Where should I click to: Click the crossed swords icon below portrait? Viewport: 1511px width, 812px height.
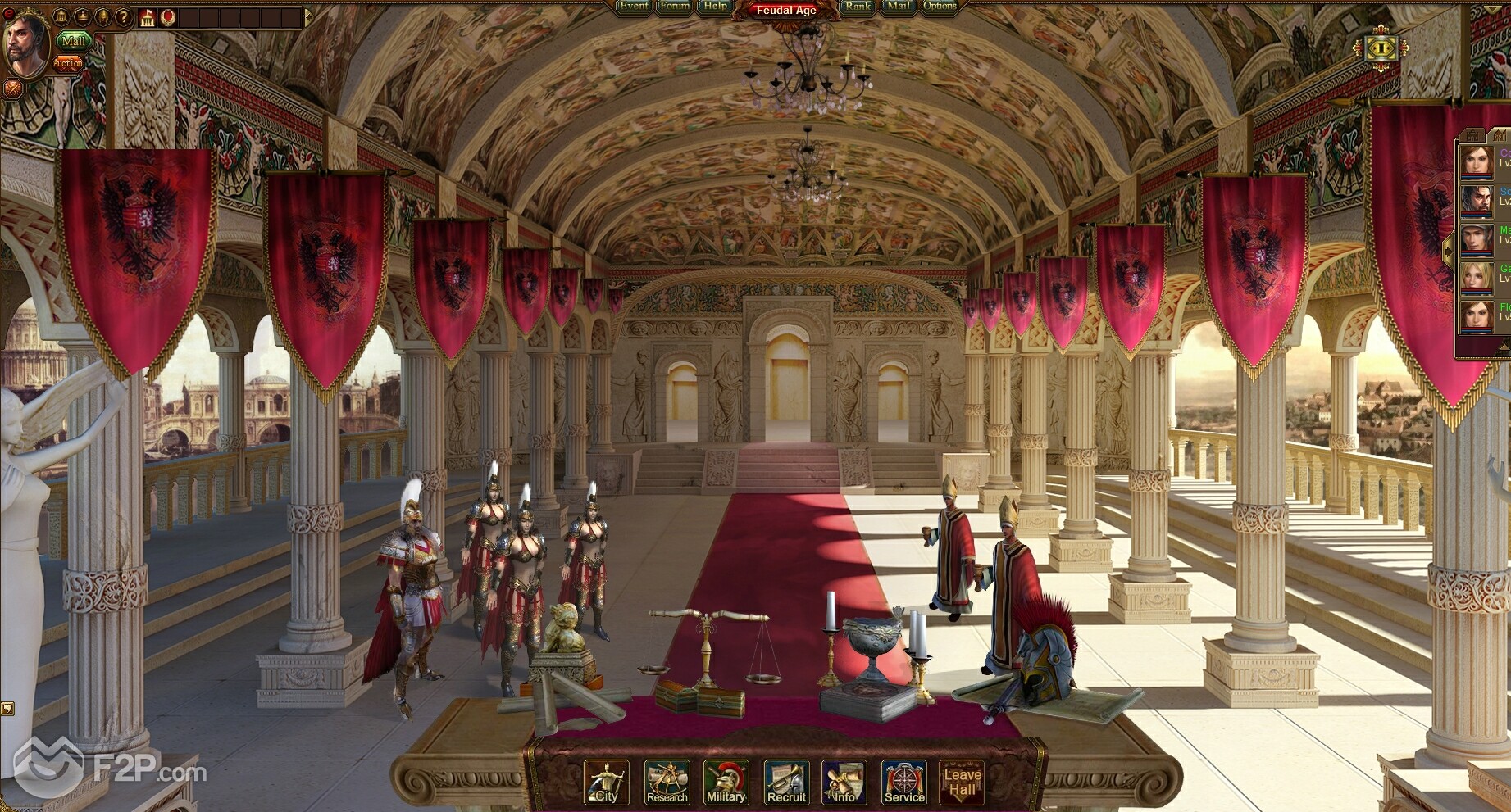(x=12, y=88)
